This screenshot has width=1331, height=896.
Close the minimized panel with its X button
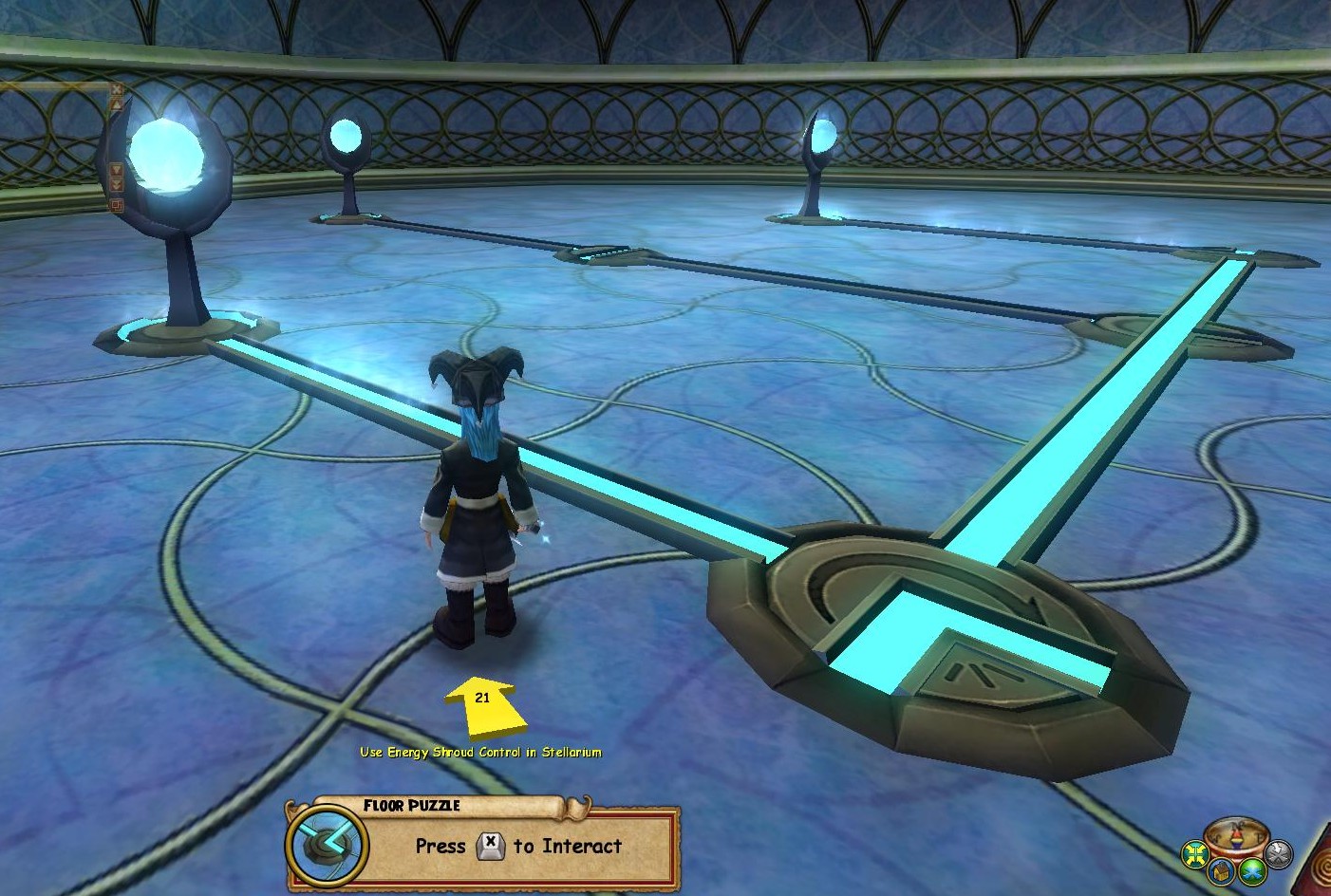coord(117,89)
